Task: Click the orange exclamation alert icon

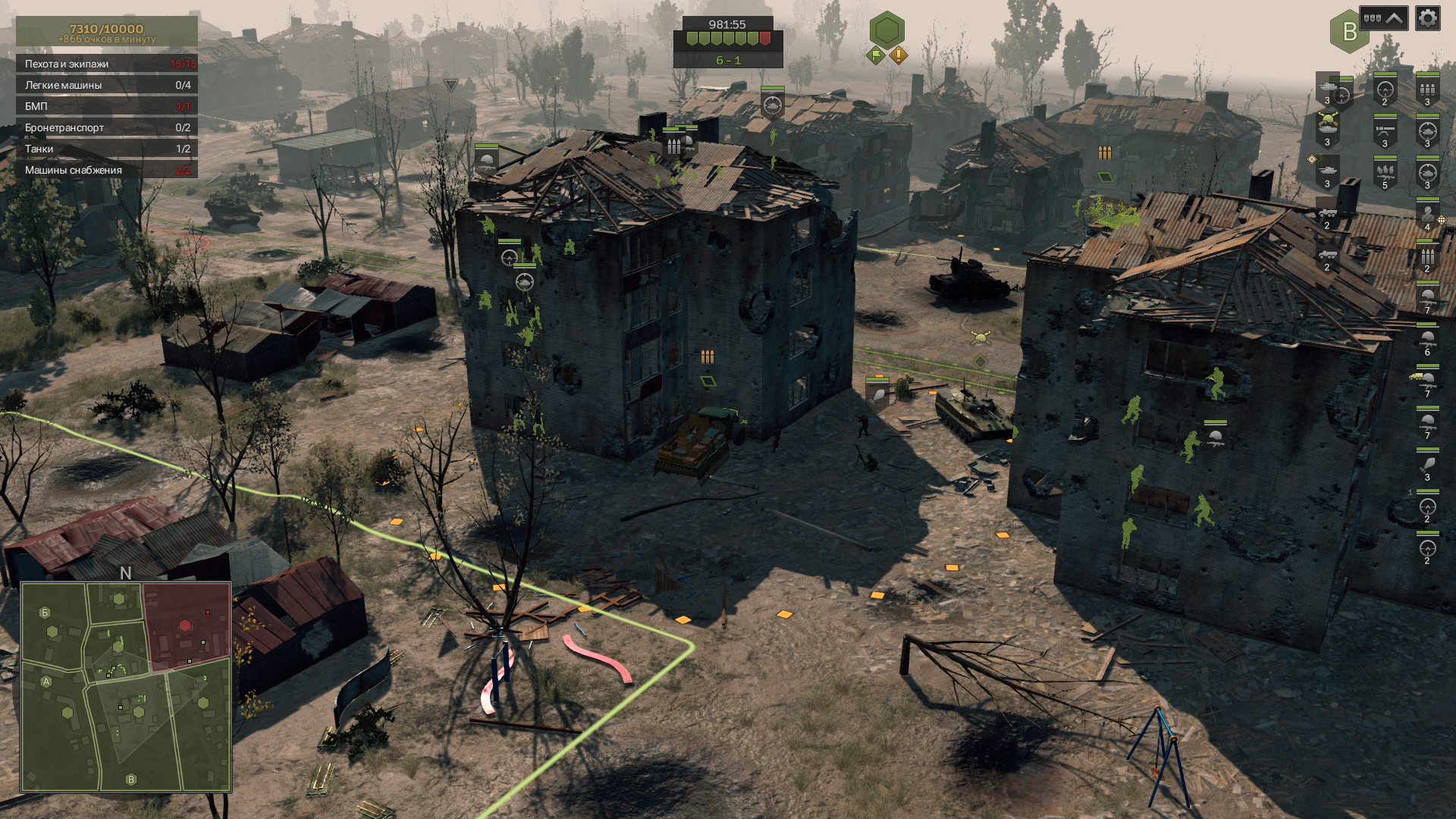Action: (x=899, y=55)
